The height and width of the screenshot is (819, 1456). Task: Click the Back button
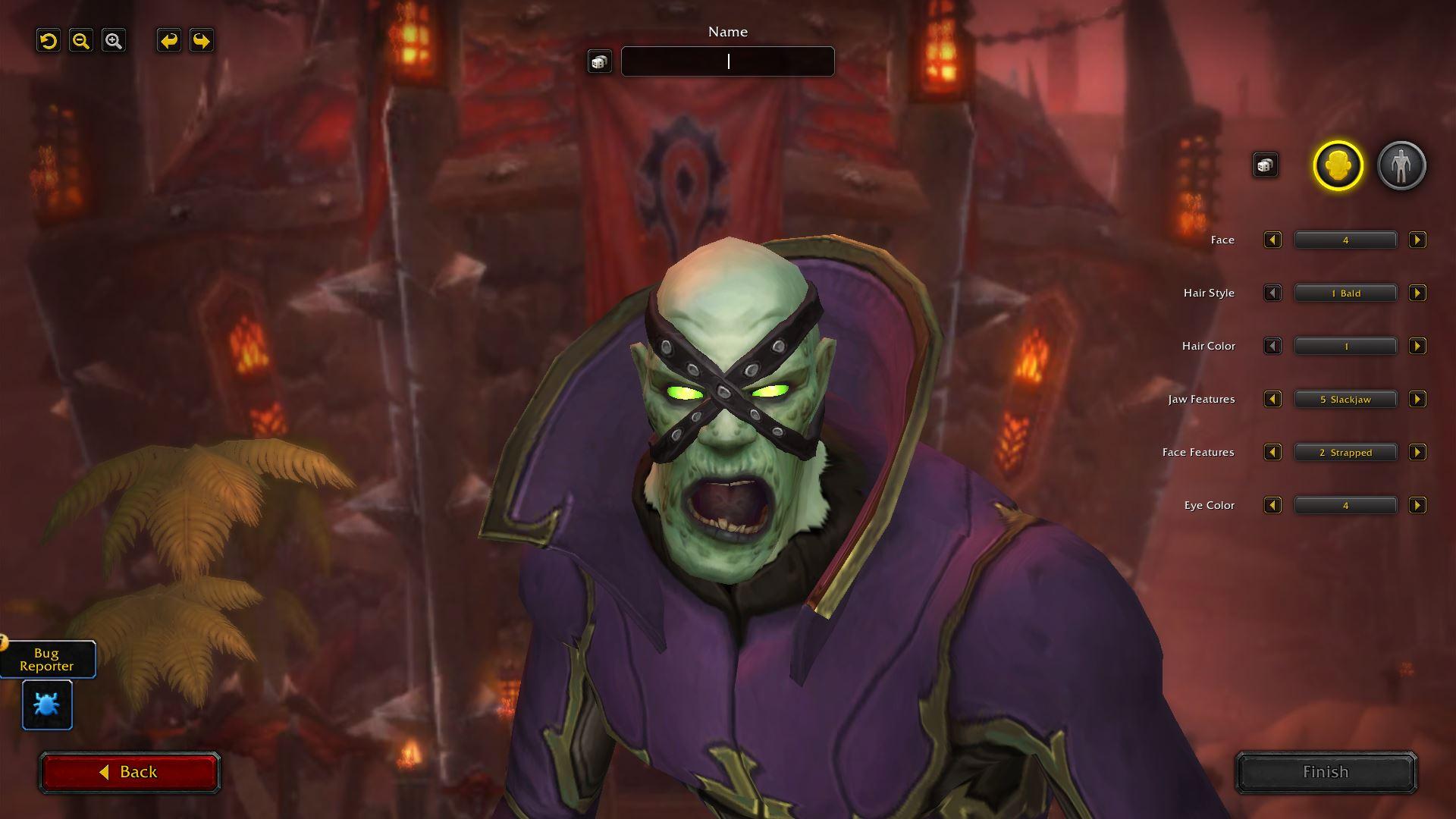130,772
